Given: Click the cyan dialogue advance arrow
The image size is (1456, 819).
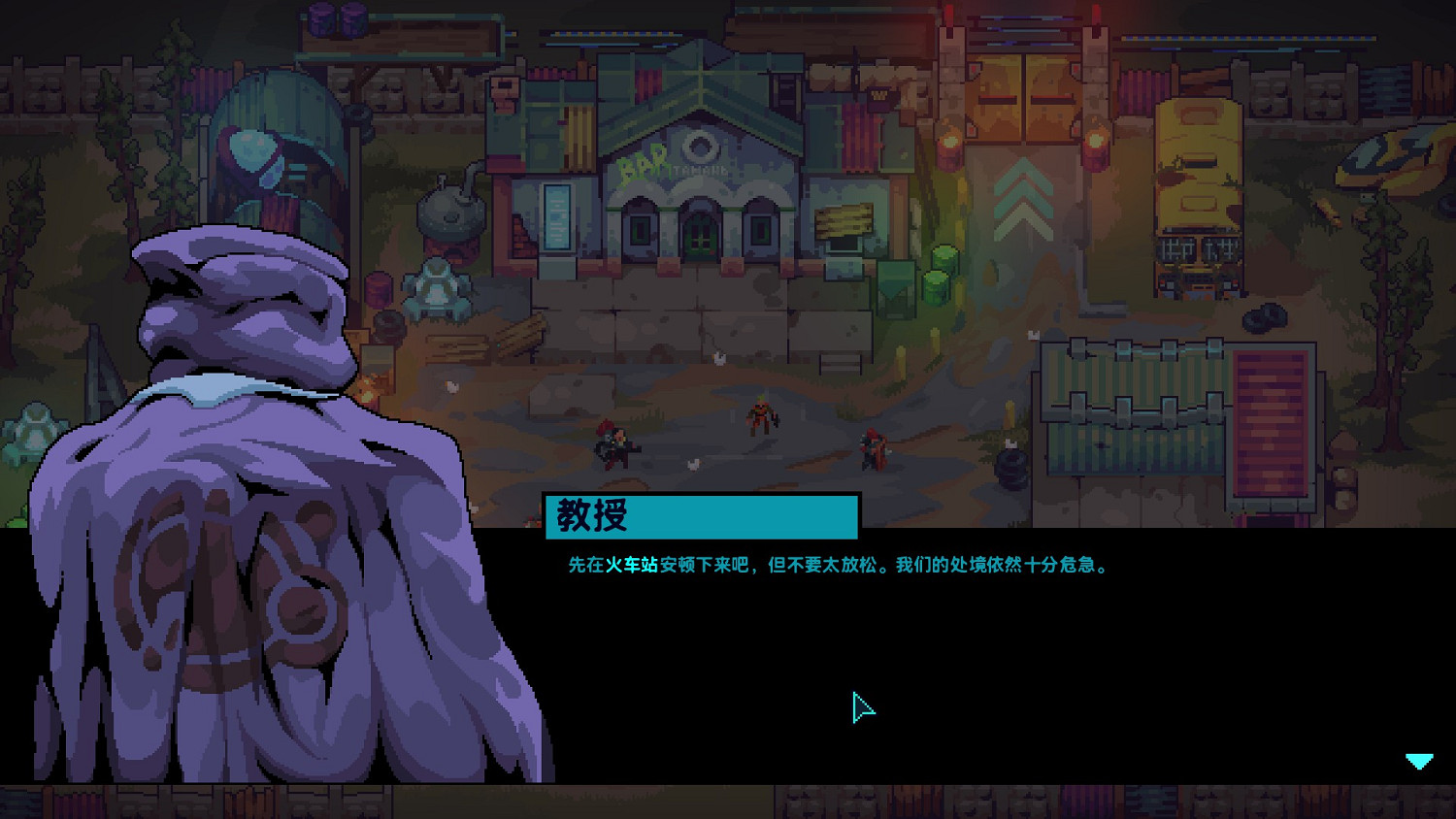Looking at the screenshot, I should (x=1419, y=762).
